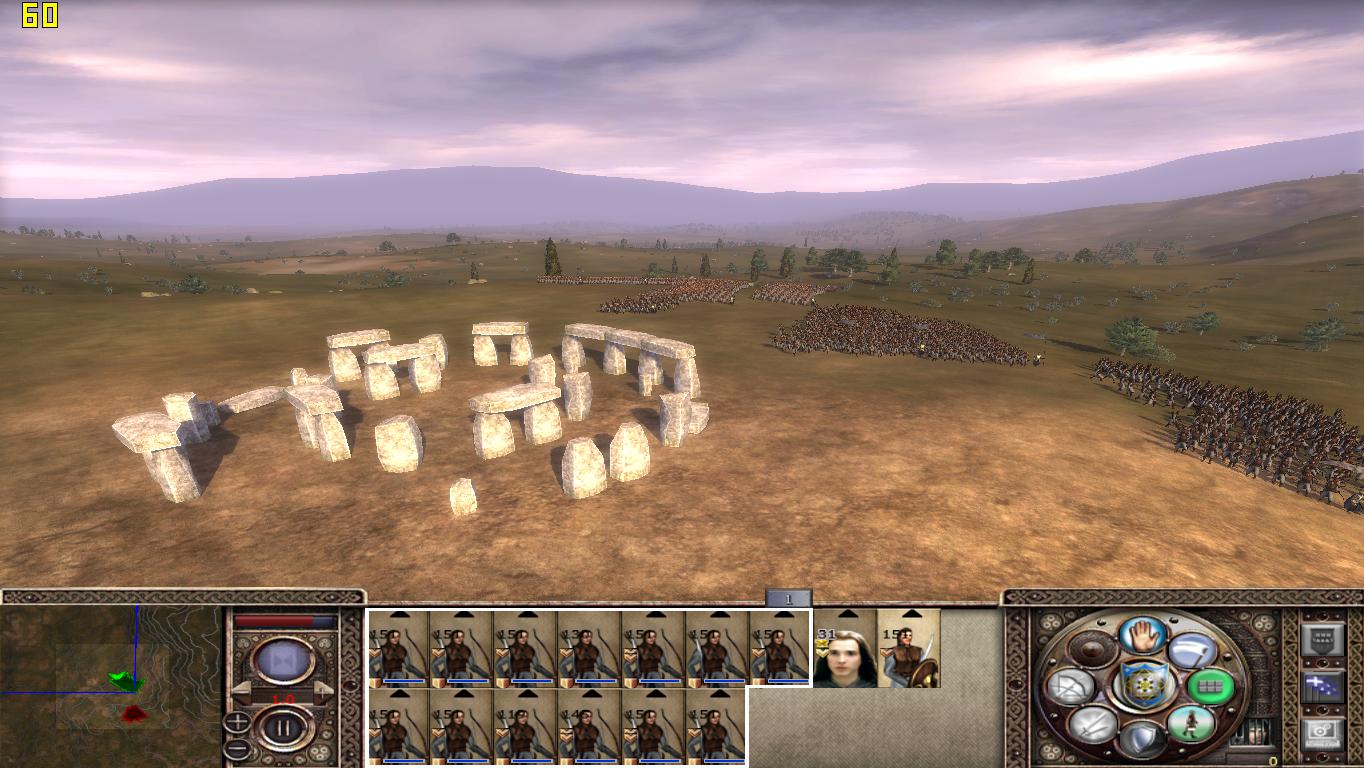Click the camera button on the right panel
The image size is (1364, 768).
(1320, 733)
